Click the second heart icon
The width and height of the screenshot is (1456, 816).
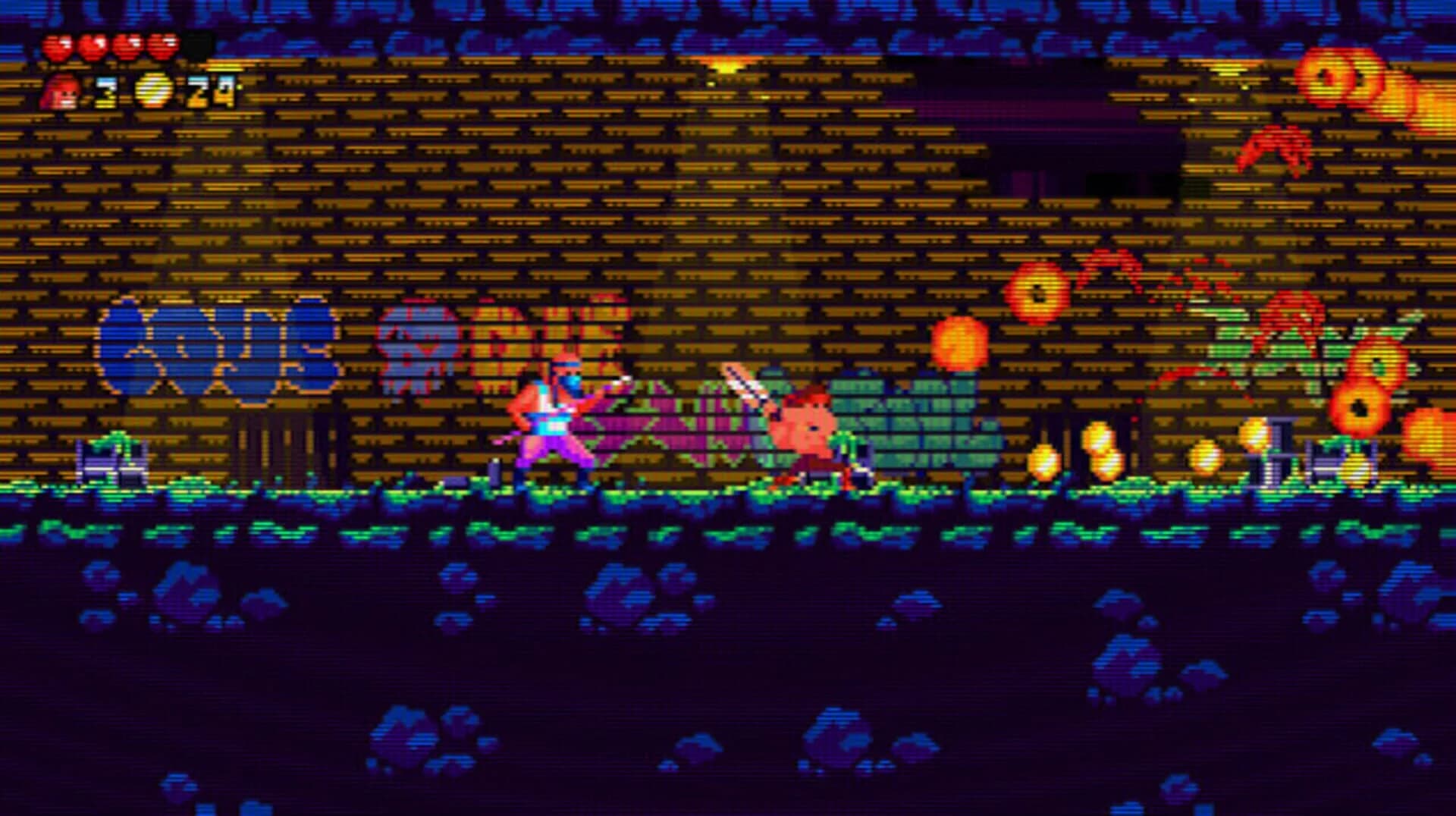point(91,46)
